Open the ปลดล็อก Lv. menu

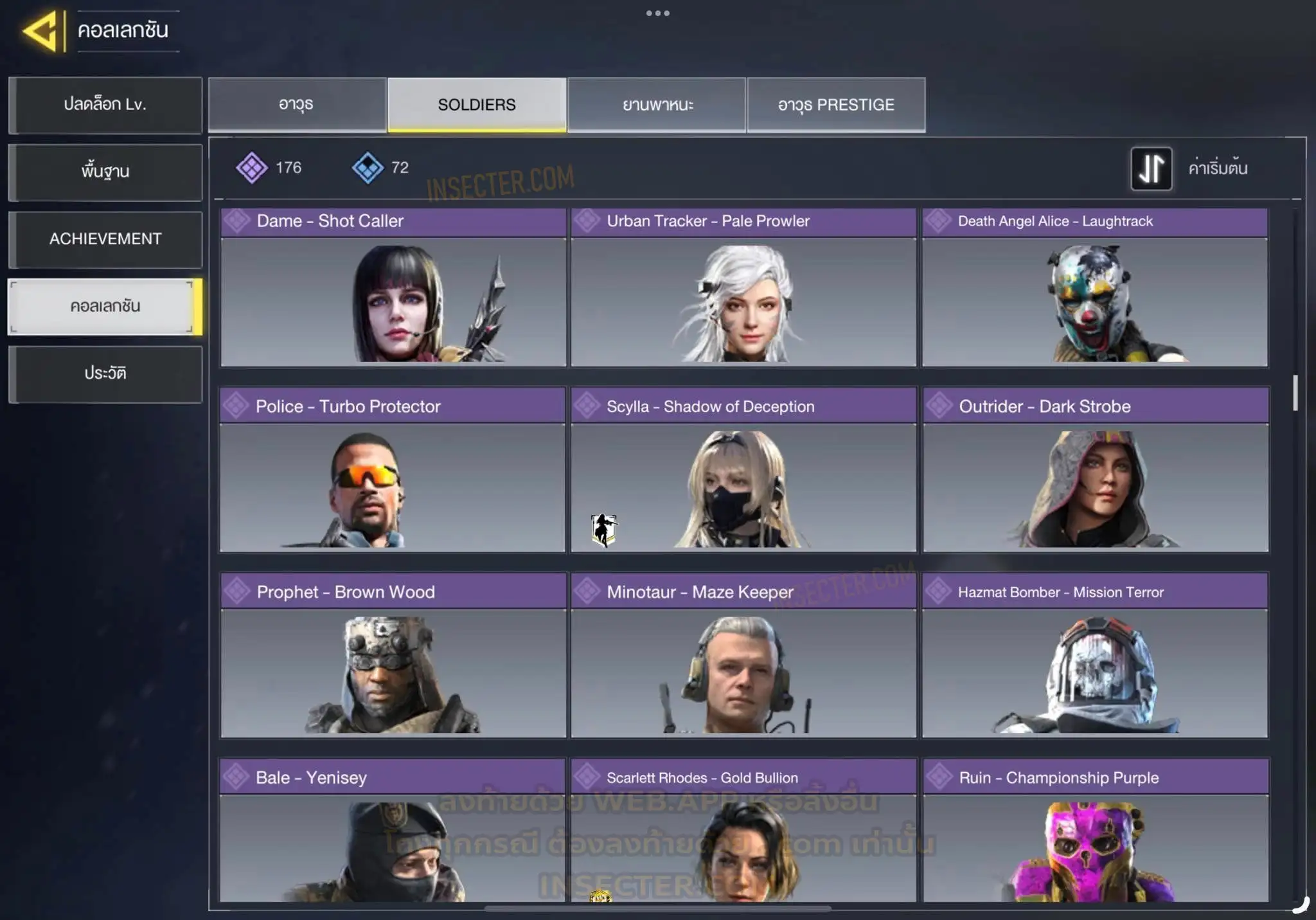tap(105, 105)
